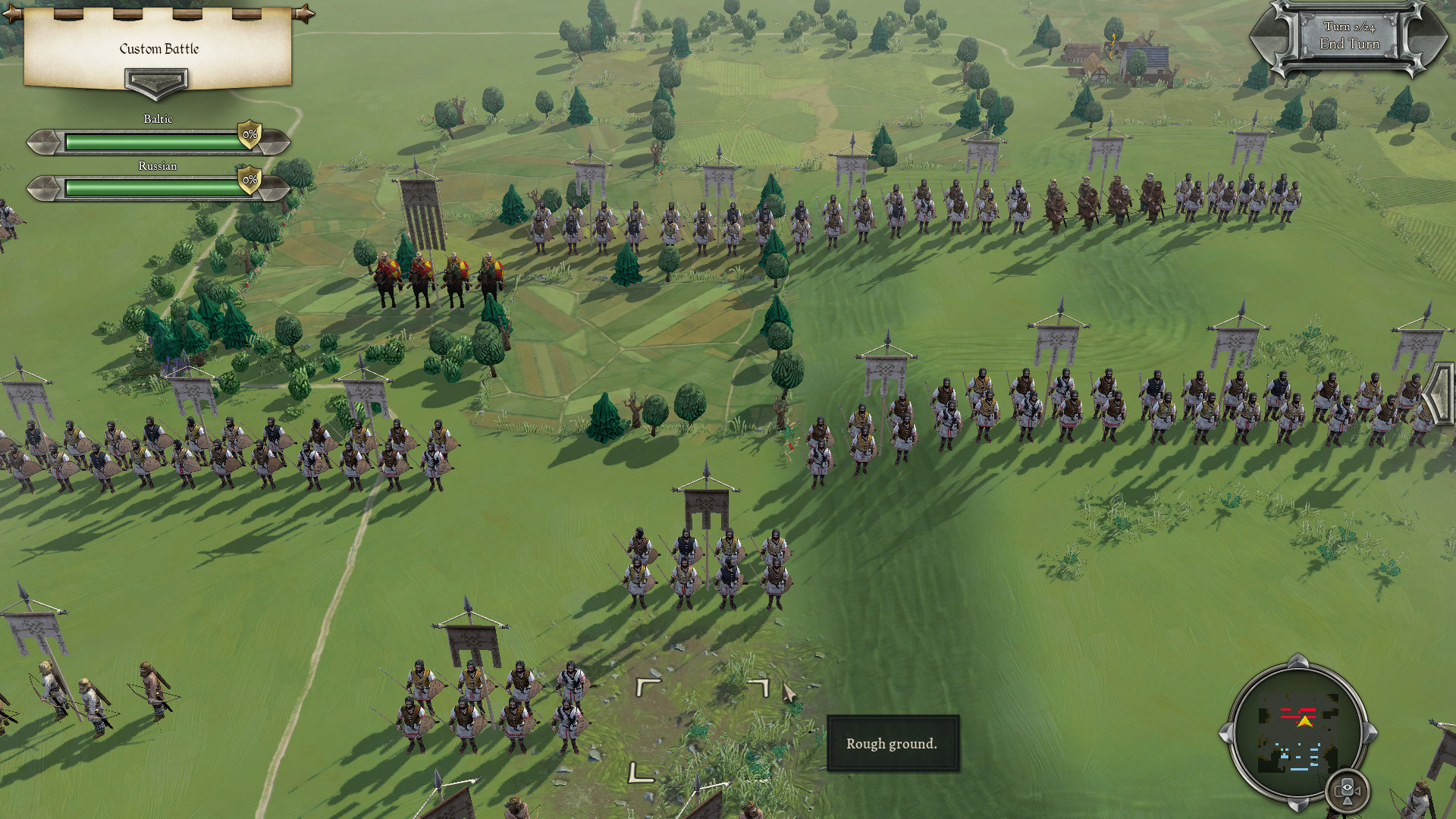The width and height of the screenshot is (1456, 819).
Task: Toggle the camera eye view below the minimap
Action: [x=1348, y=789]
